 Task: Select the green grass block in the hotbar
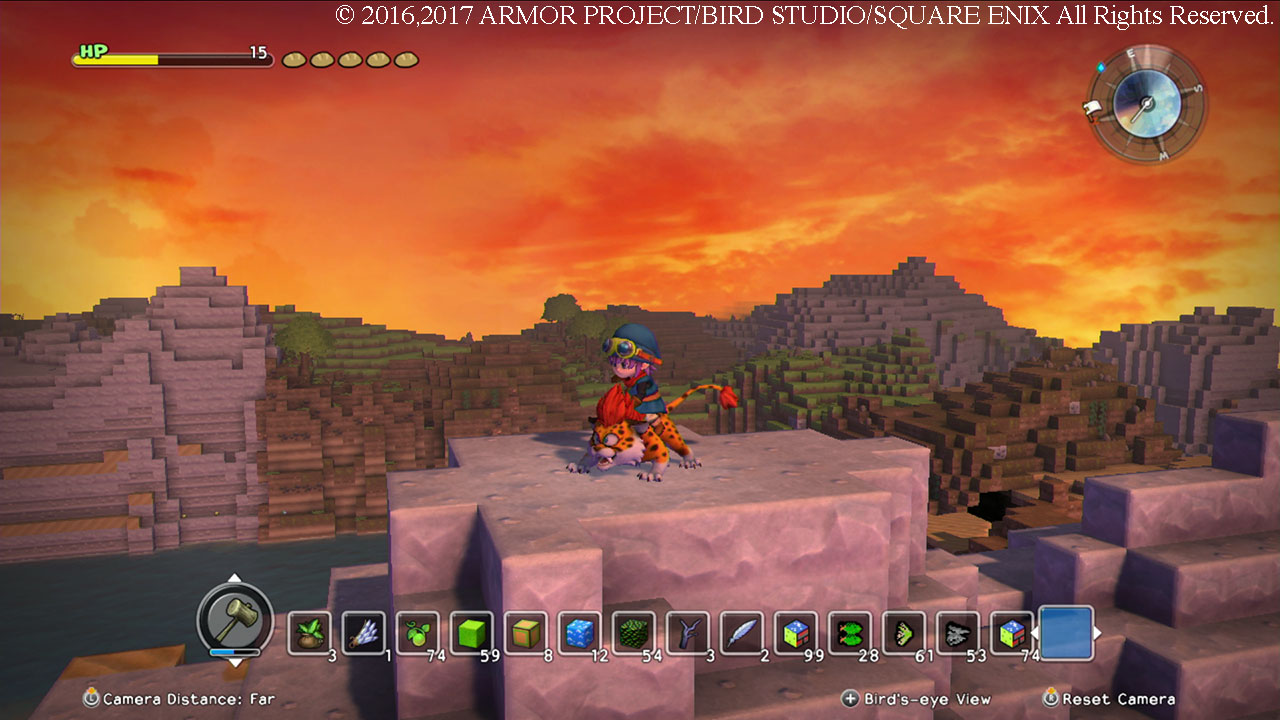click(x=473, y=633)
